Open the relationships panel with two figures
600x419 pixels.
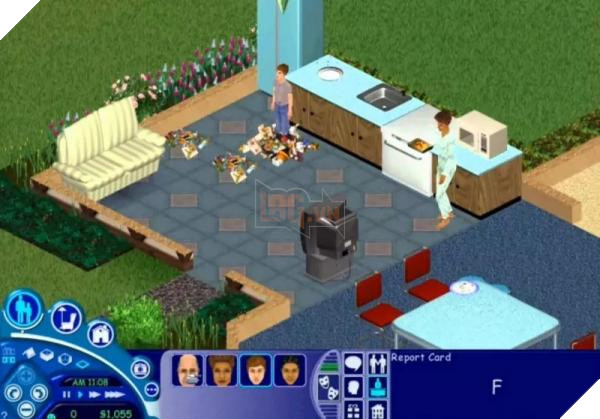click(x=378, y=362)
